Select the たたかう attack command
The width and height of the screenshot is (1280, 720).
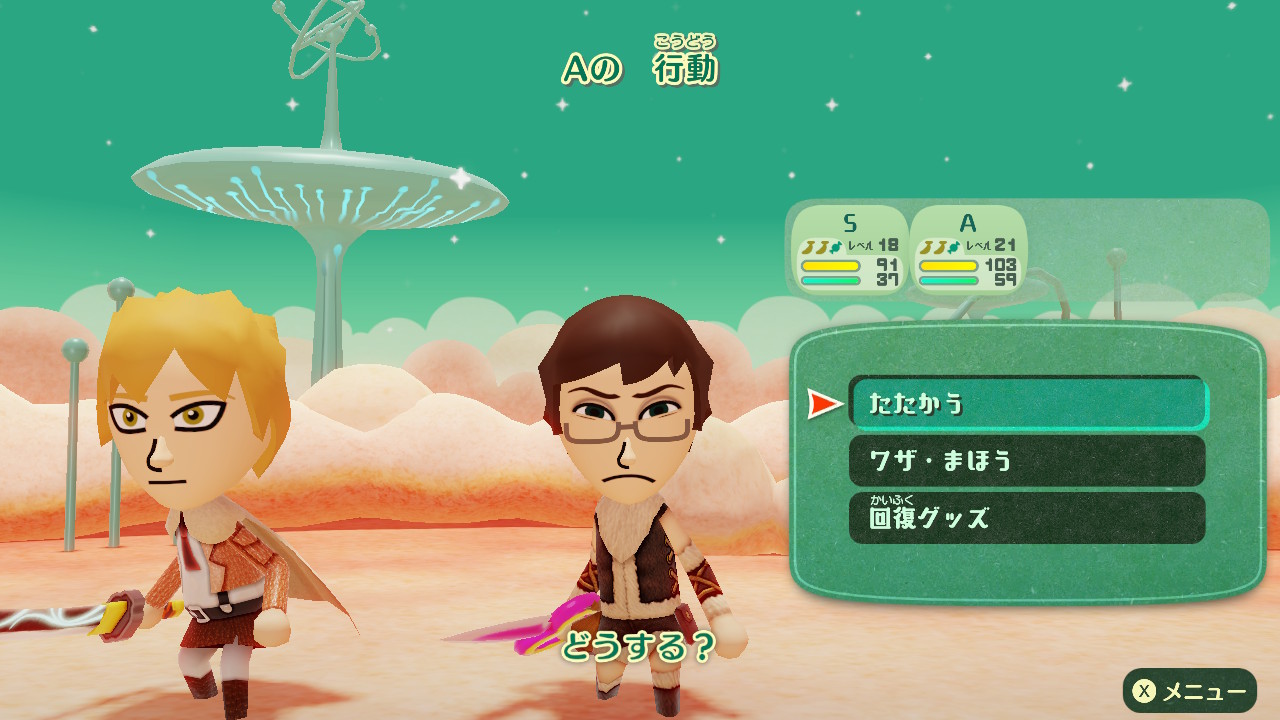coord(1027,403)
